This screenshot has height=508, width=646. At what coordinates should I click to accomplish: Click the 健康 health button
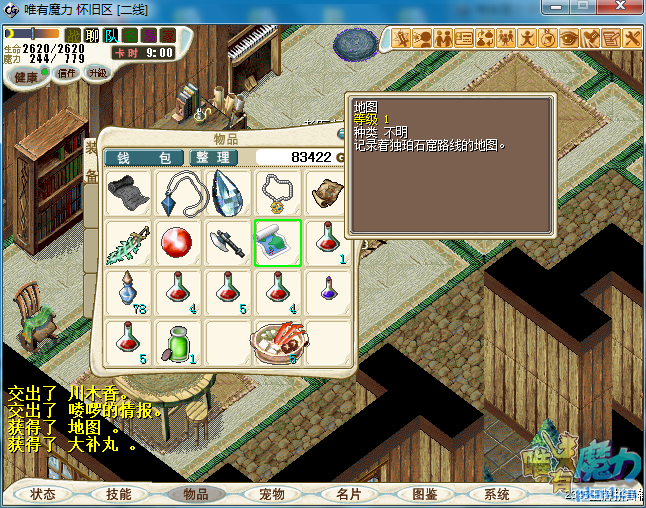point(27,77)
